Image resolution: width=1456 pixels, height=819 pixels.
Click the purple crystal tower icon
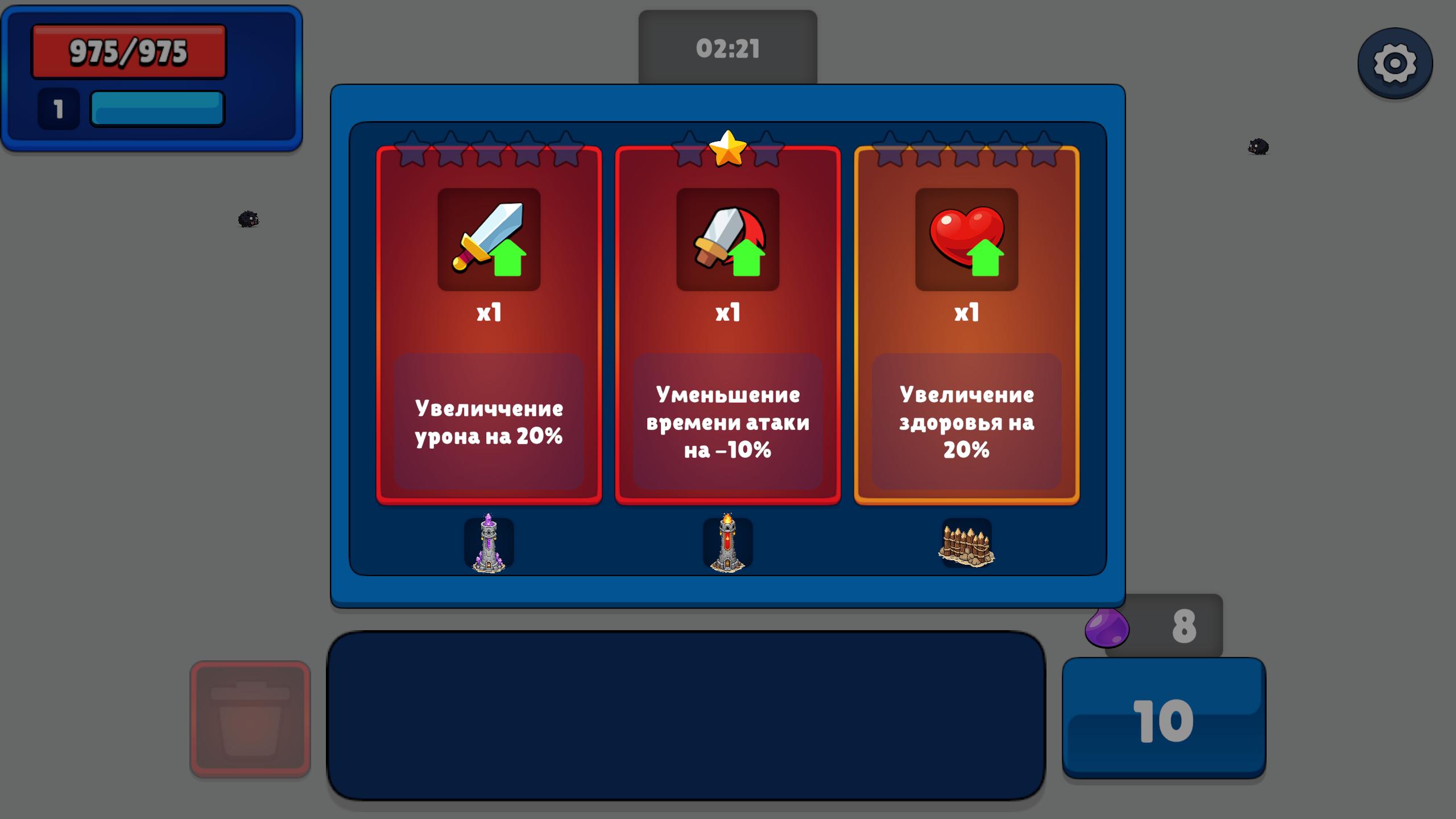(x=490, y=546)
